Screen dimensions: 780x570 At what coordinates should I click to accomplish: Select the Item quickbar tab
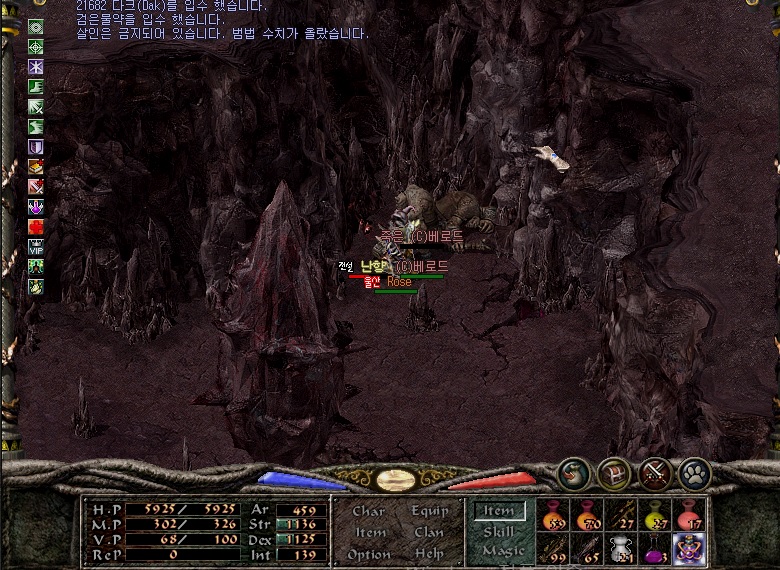499,511
